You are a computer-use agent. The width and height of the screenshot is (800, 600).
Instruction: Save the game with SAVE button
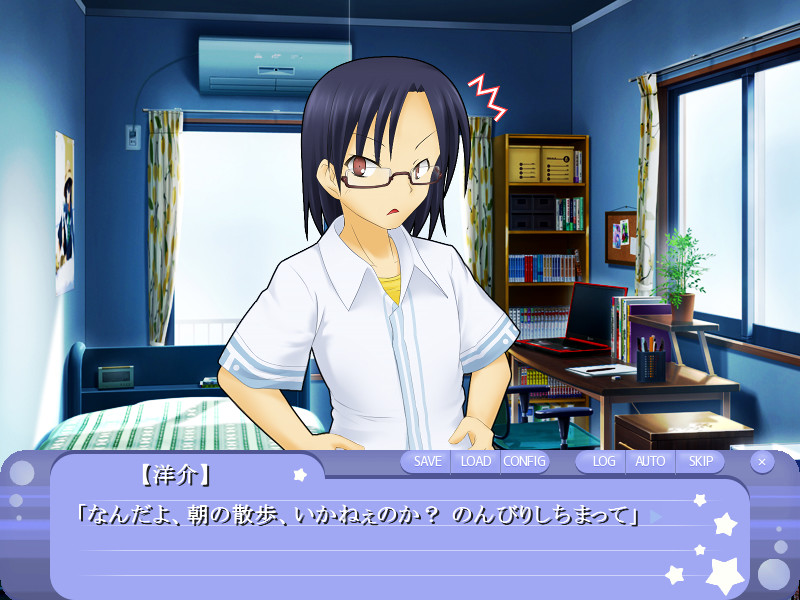click(x=427, y=461)
